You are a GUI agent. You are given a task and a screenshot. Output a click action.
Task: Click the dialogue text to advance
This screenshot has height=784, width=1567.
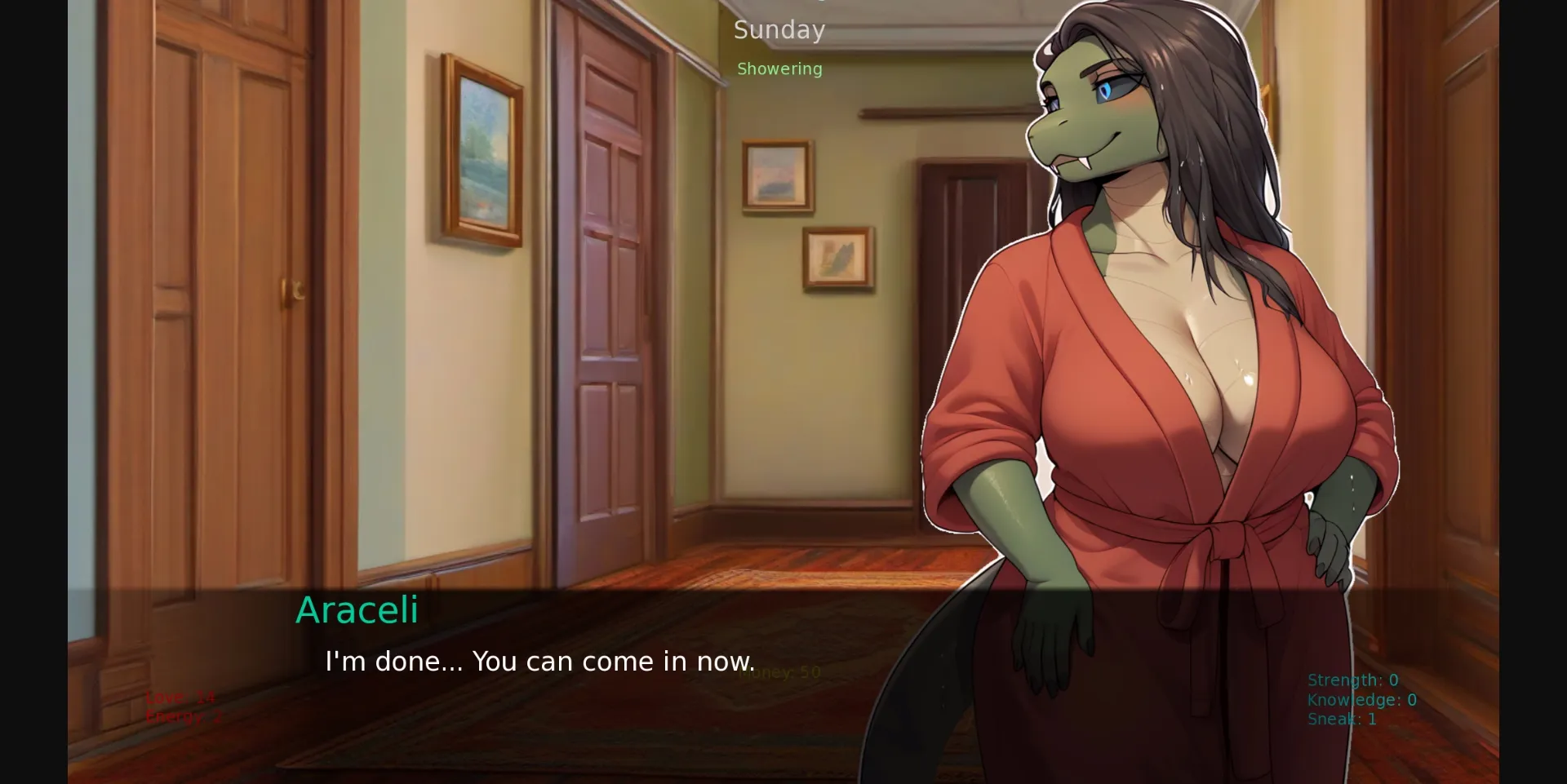(x=540, y=662)
